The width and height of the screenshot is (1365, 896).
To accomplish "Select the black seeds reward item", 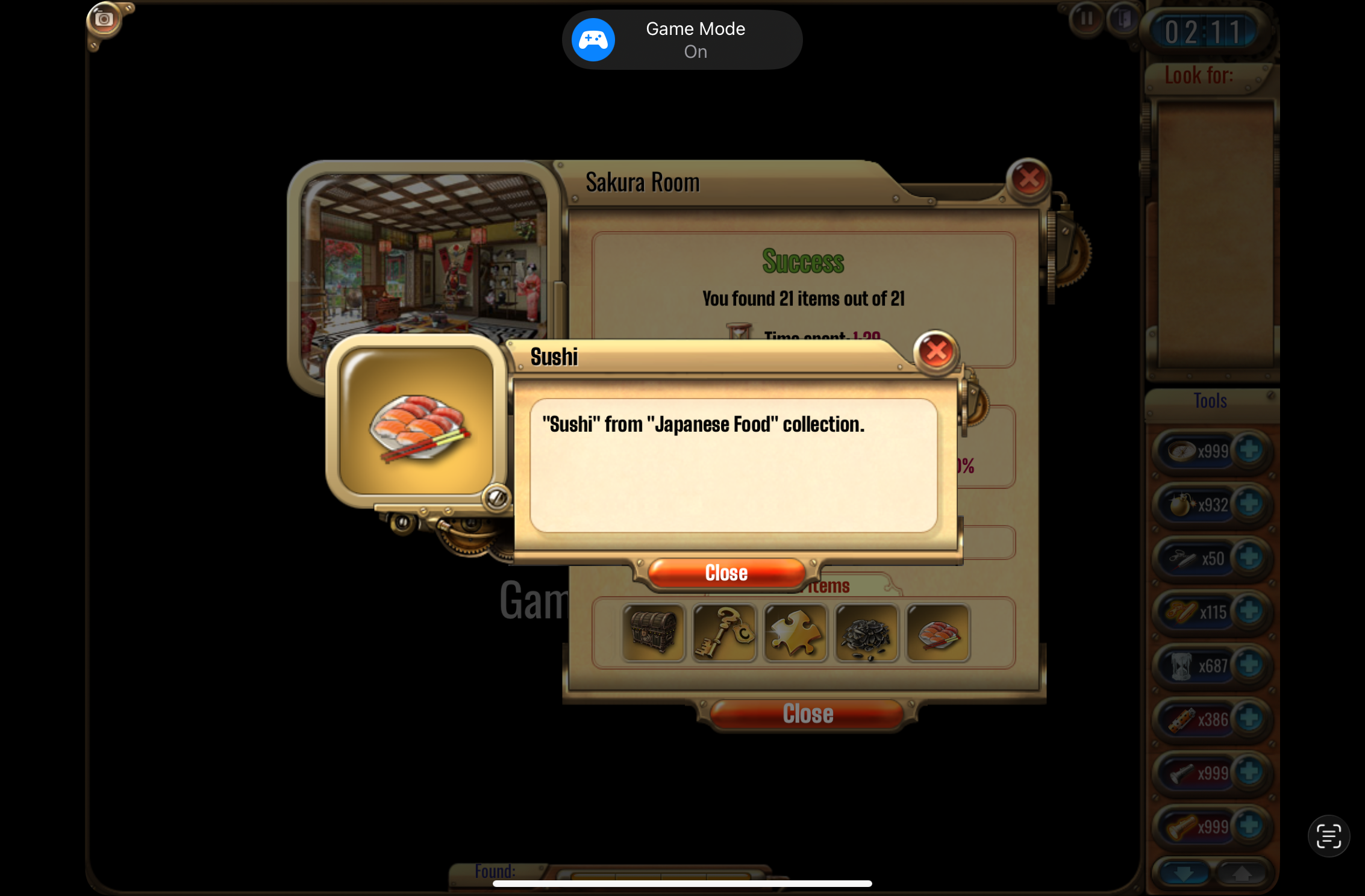I will [866, 633].
